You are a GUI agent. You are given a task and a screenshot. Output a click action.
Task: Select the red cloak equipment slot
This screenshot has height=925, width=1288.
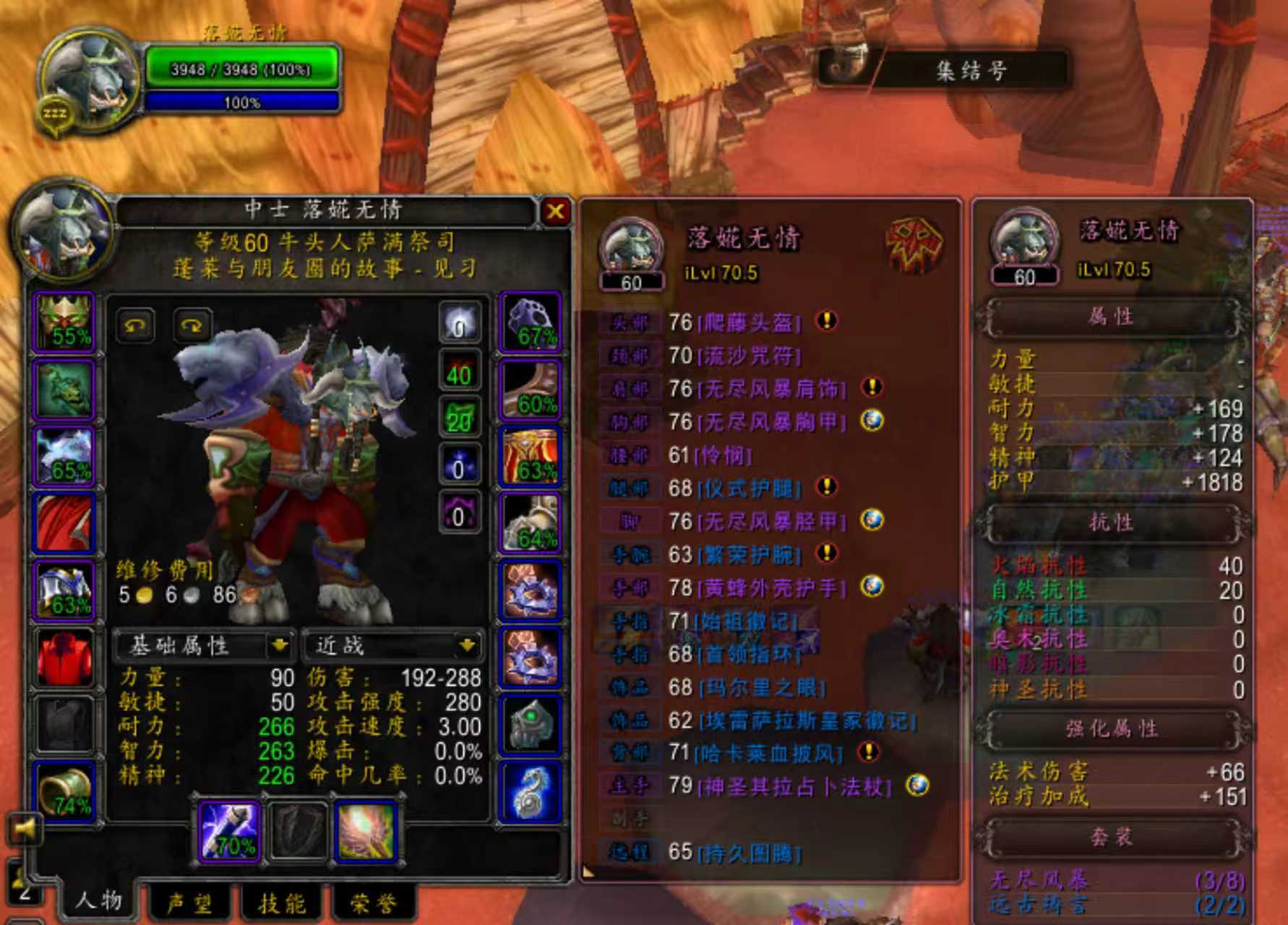64,524
